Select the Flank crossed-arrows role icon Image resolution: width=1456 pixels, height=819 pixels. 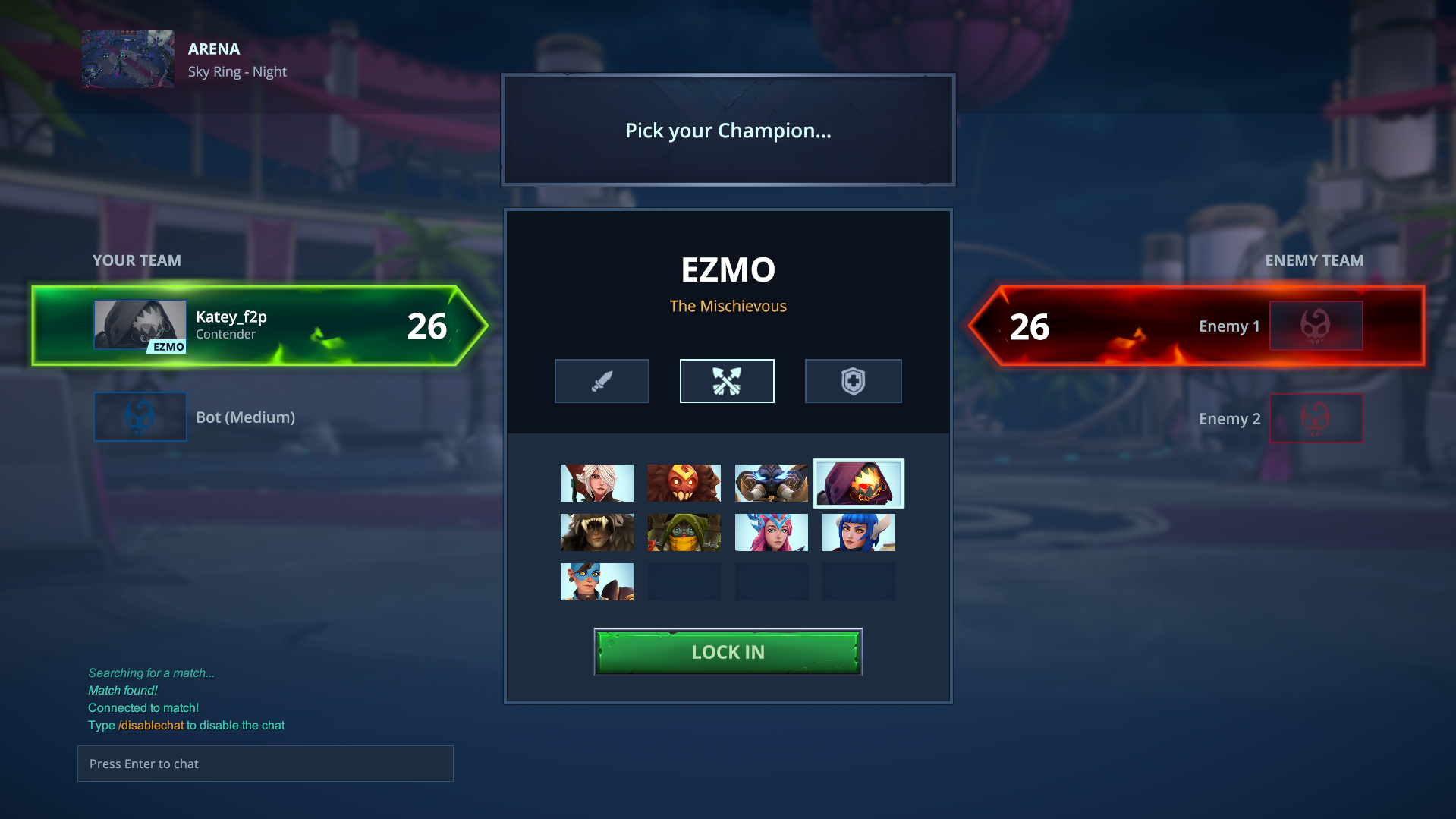[727, 380]
